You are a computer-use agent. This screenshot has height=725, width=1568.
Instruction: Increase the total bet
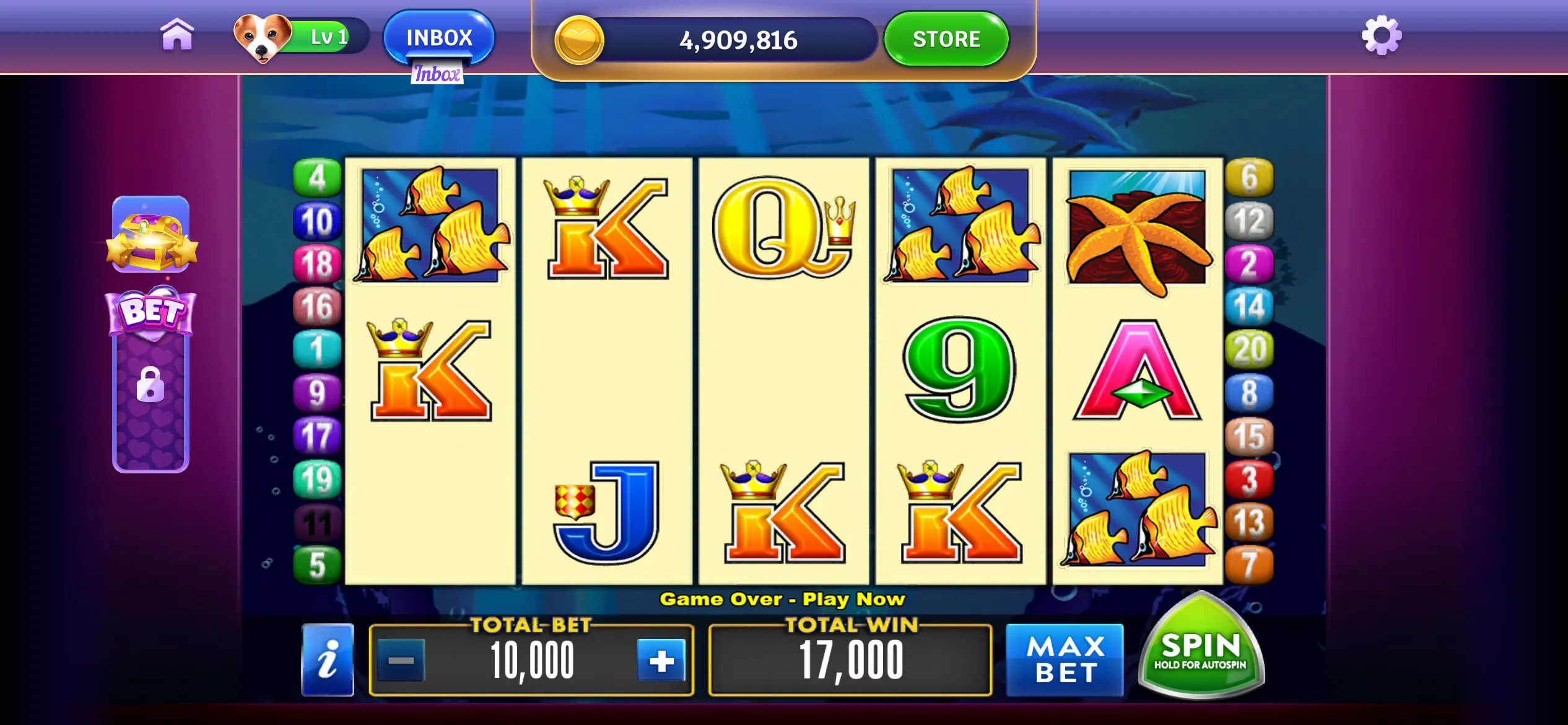(661, 661)
